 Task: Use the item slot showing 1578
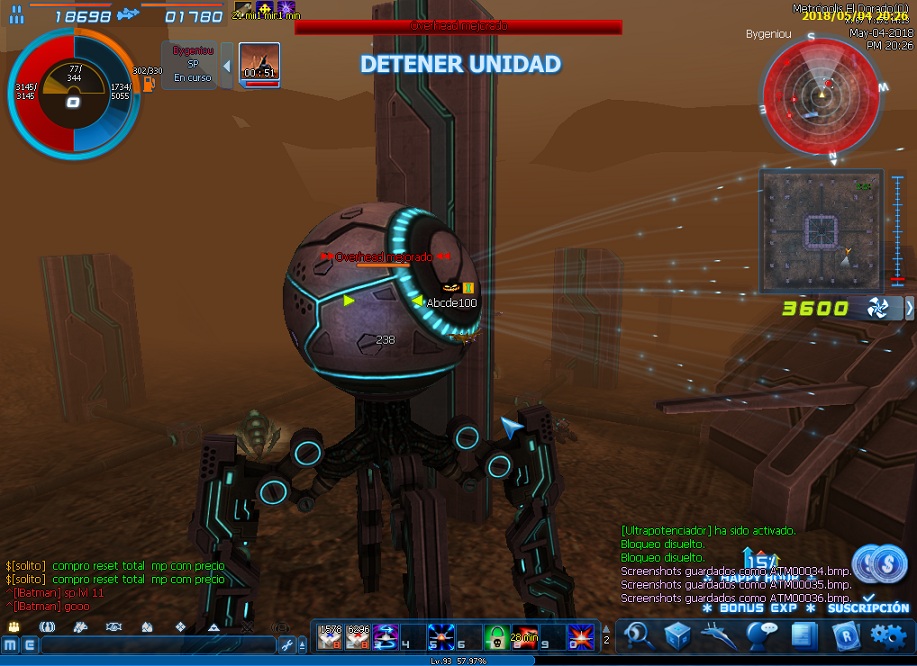click(330, 636)
